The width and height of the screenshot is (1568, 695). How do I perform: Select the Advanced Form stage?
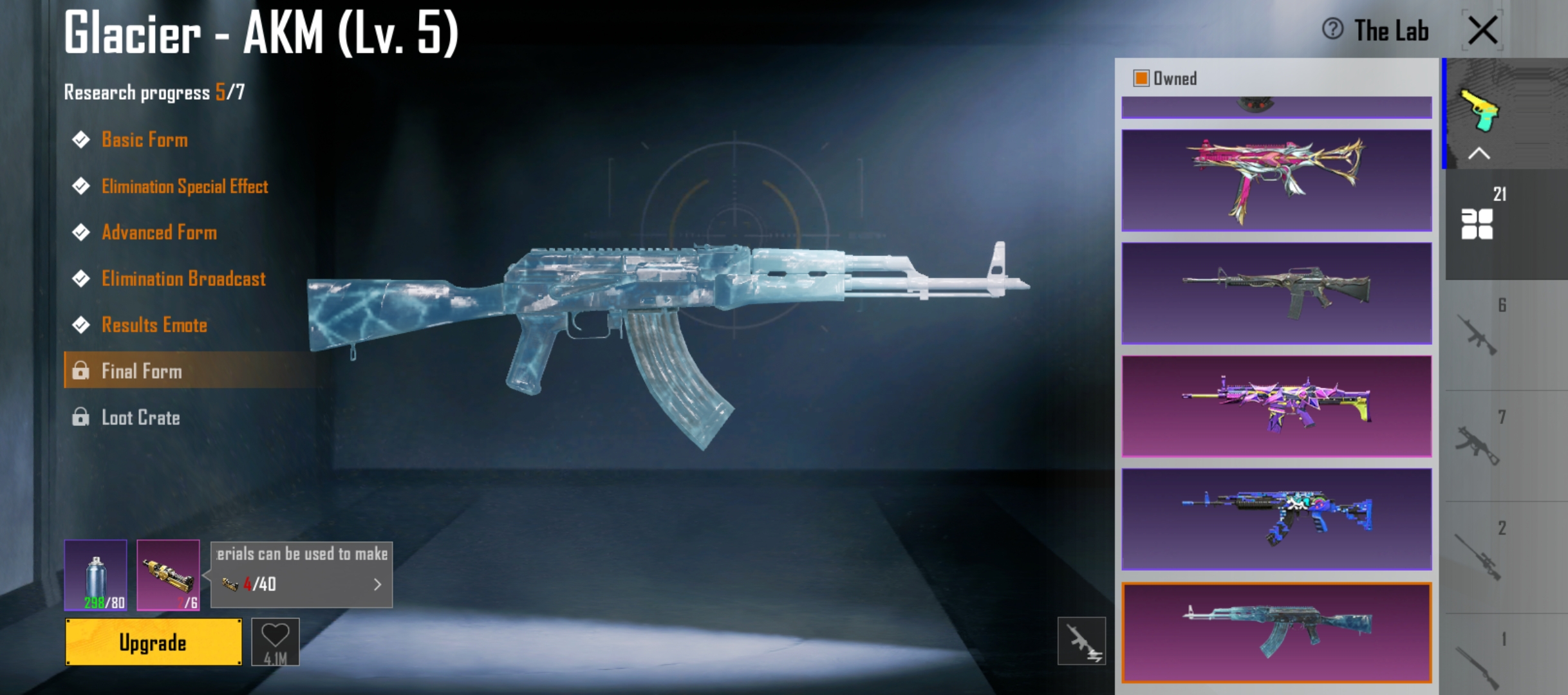[x=159, y=232]
